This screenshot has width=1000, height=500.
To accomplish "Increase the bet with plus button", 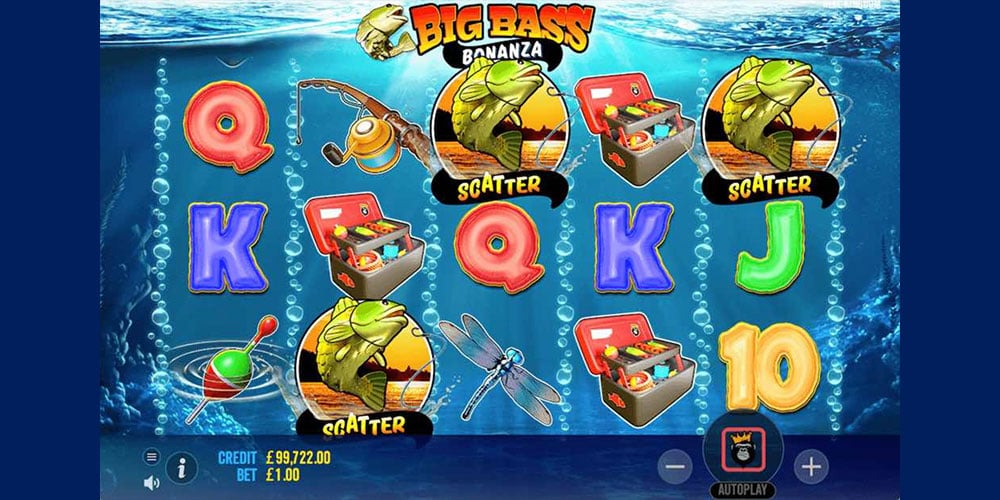I will click(x=811, y=466).
